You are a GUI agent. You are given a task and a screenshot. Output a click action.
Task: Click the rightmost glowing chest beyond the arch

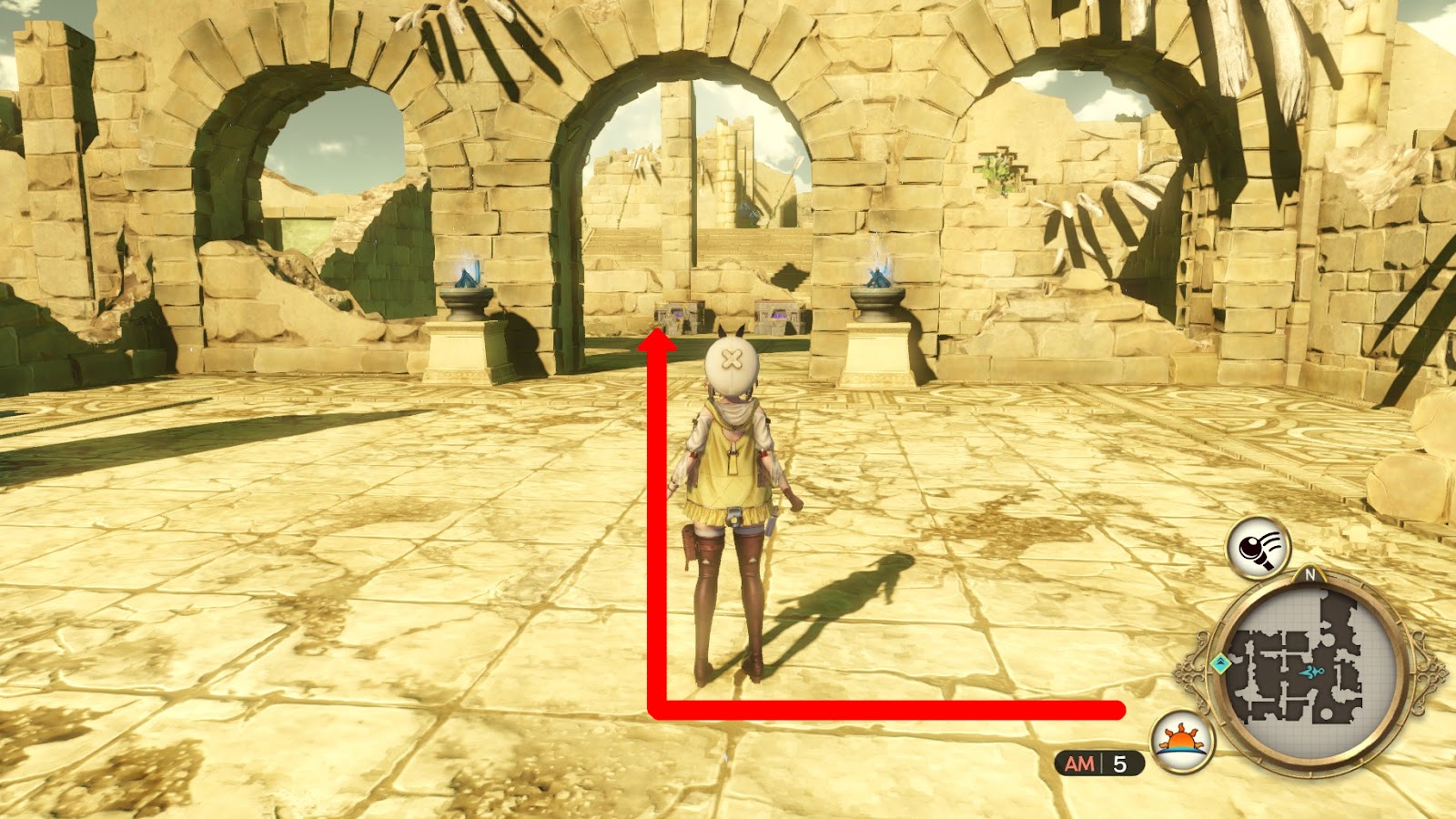[778, 314]
